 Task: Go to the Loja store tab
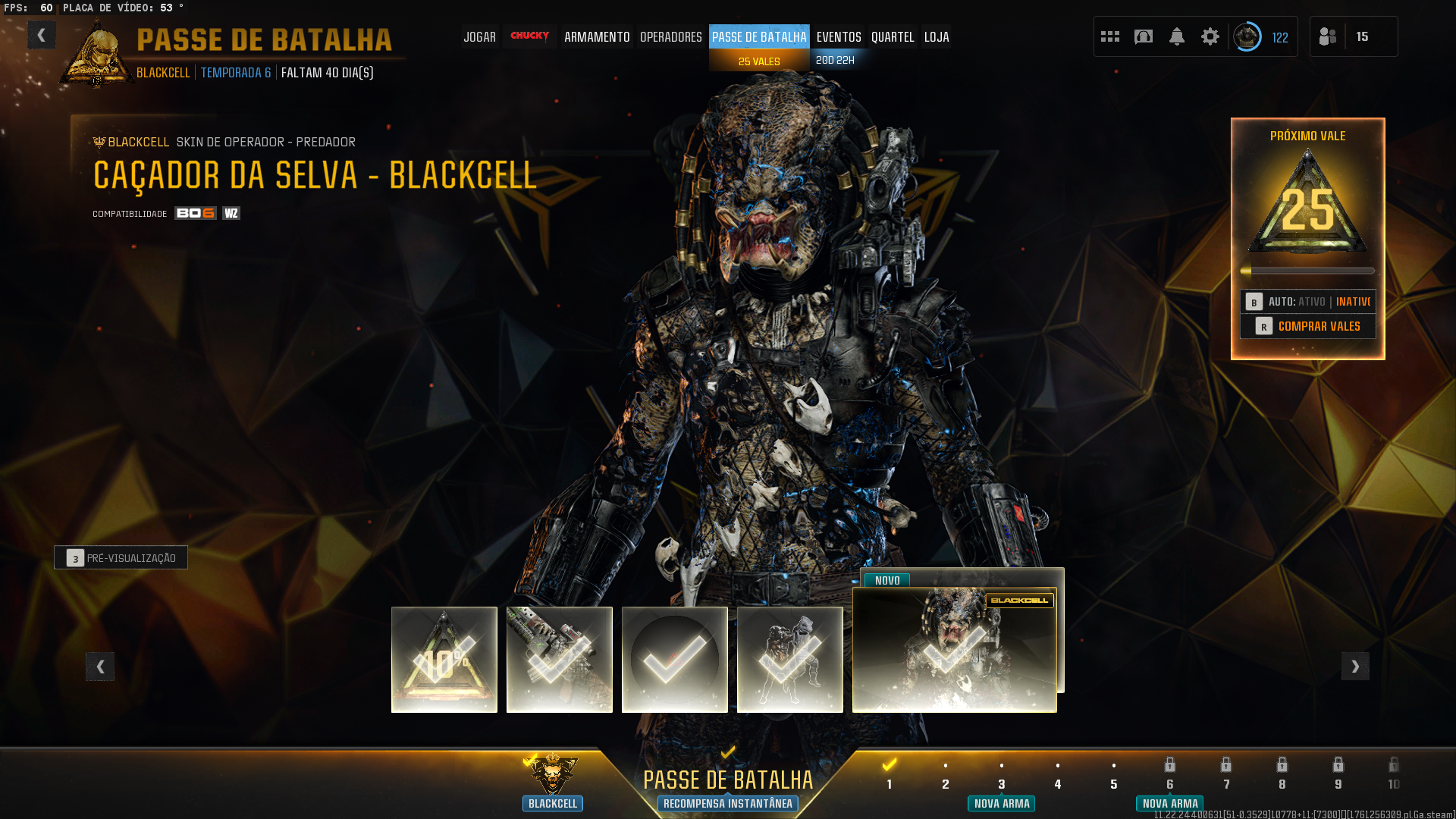(x=937, y=36)
